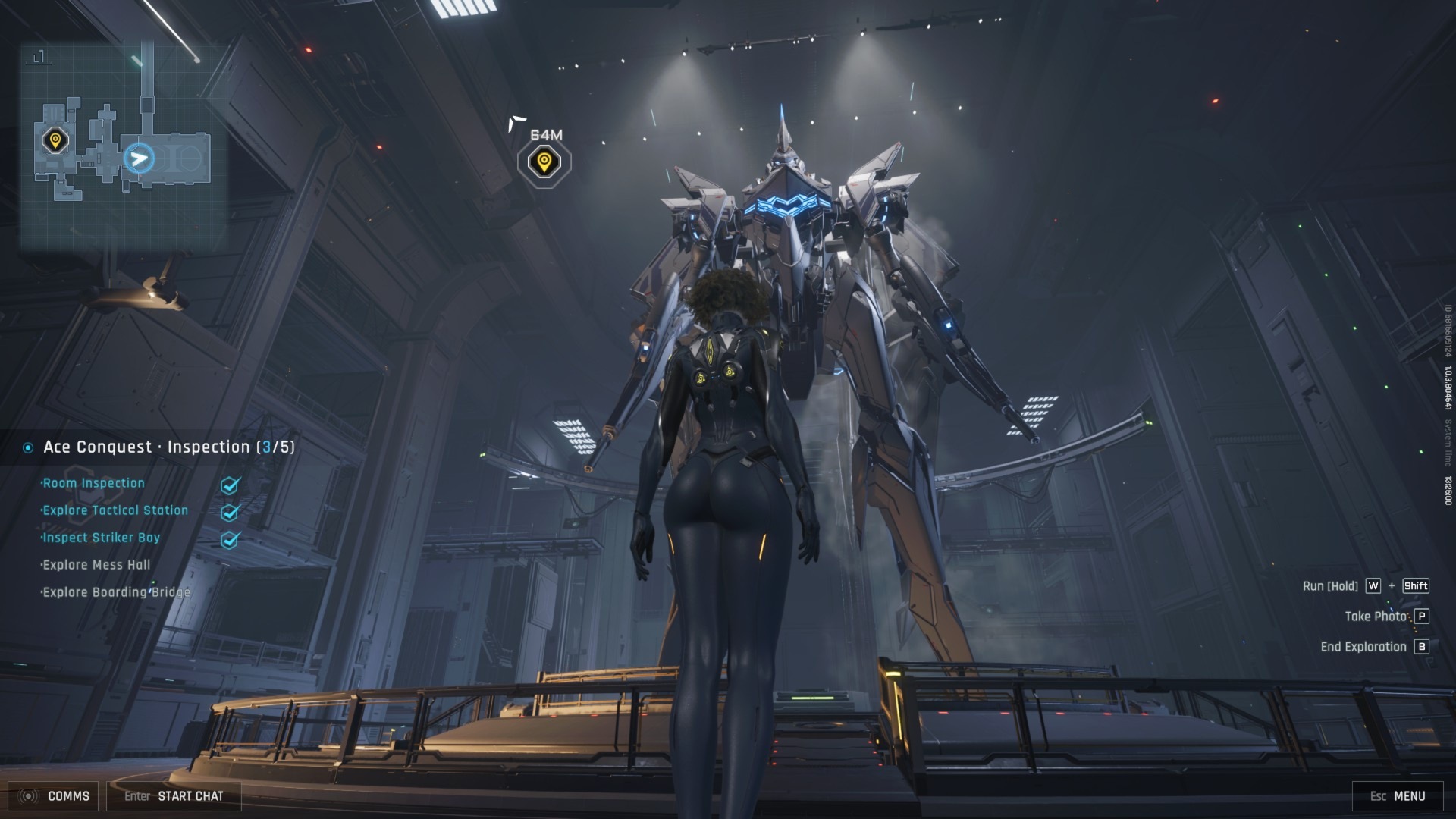Click the START CHAT box
Viewport: 1456px width, 819px height.
point(174,796)
